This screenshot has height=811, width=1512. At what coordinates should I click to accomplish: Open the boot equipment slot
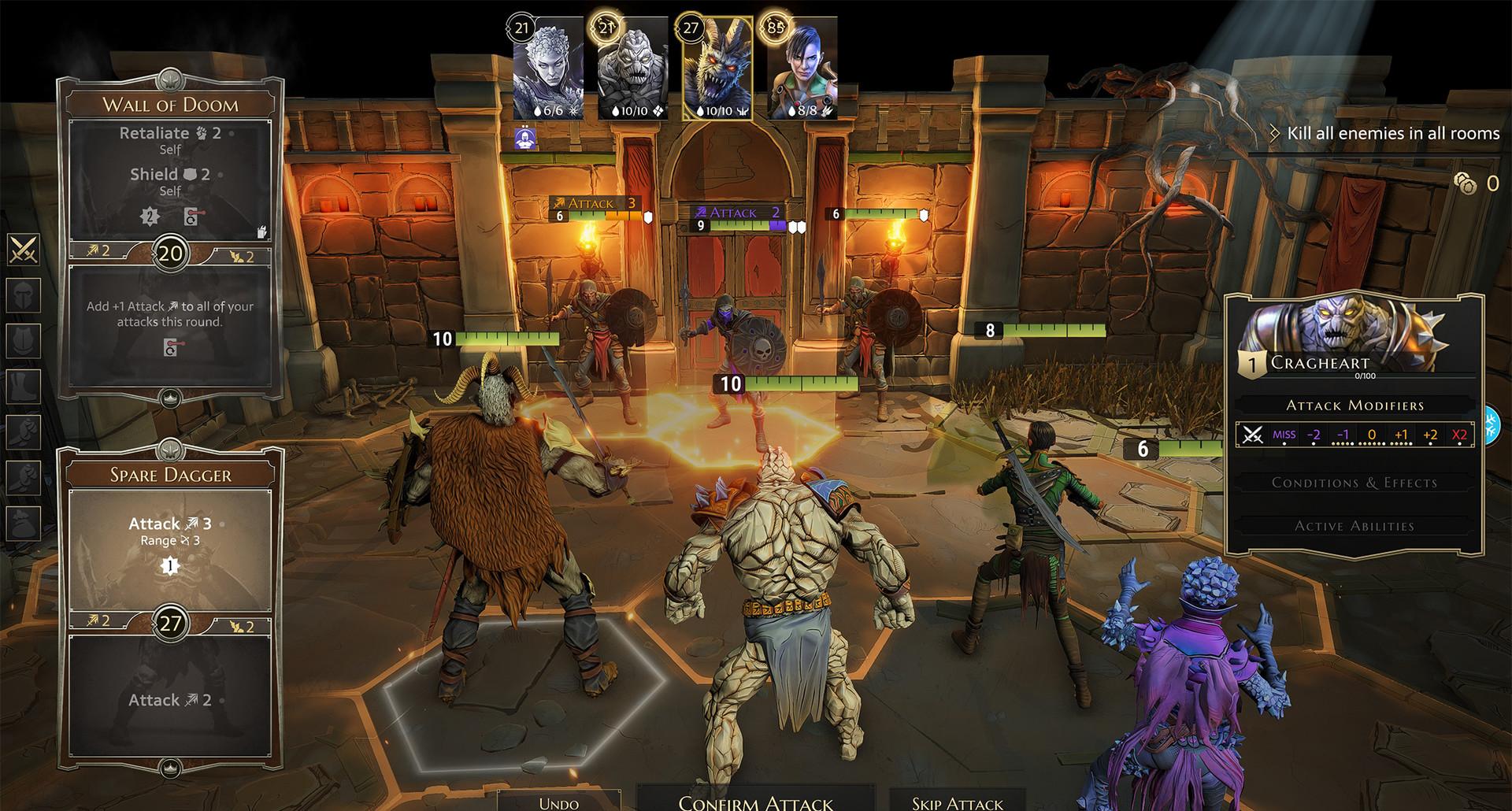[x=24, y=386]
